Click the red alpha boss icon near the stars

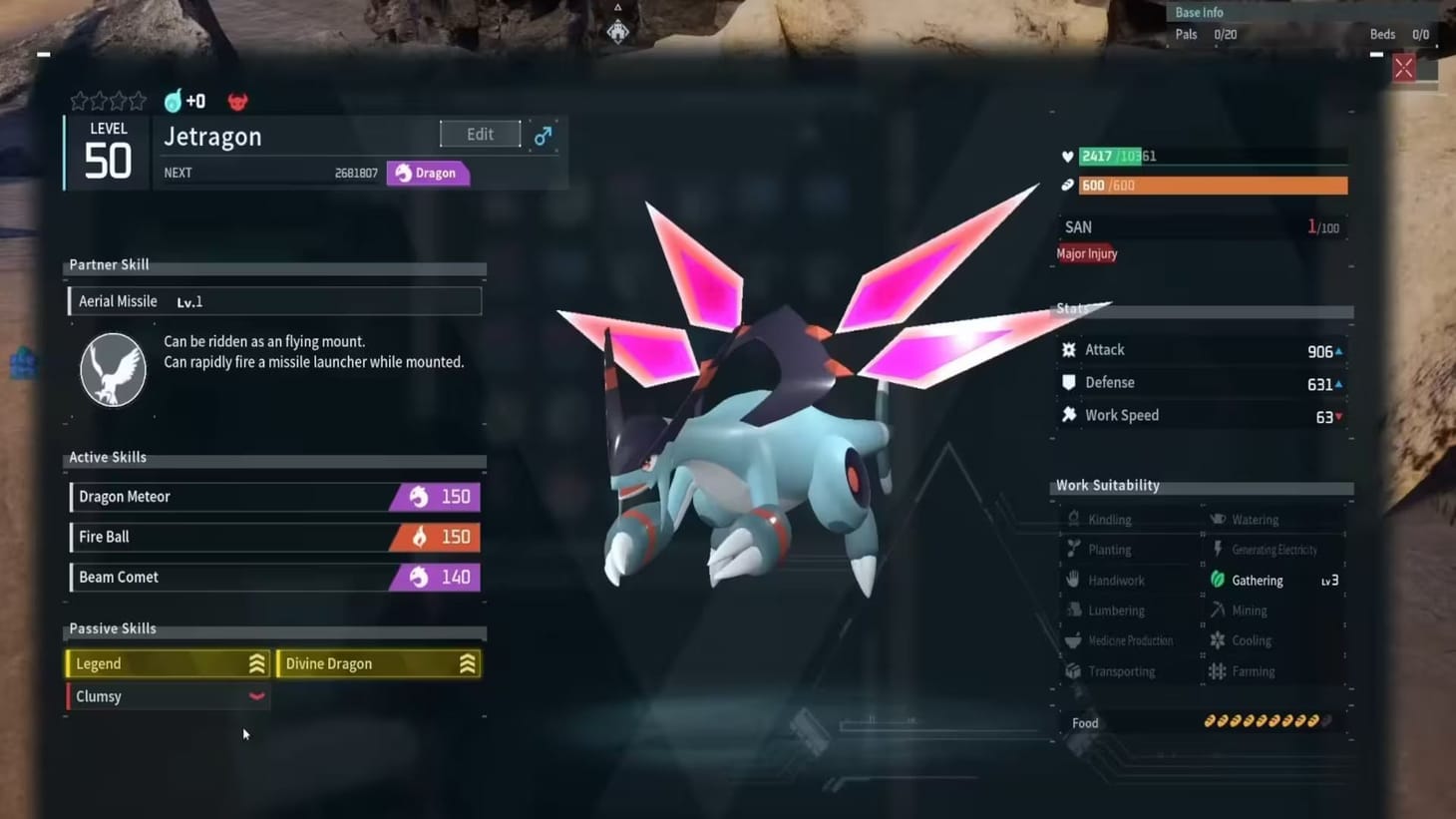pos(237,100)
